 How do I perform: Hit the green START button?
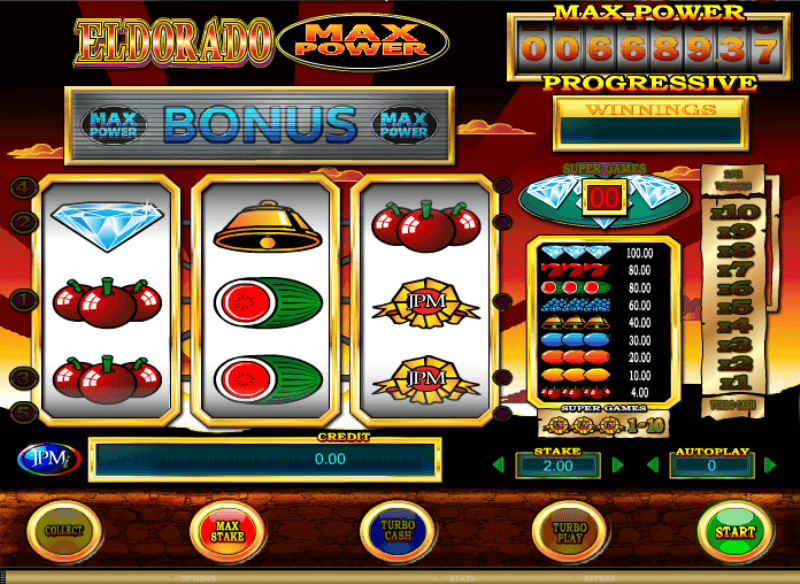point(734,531)
